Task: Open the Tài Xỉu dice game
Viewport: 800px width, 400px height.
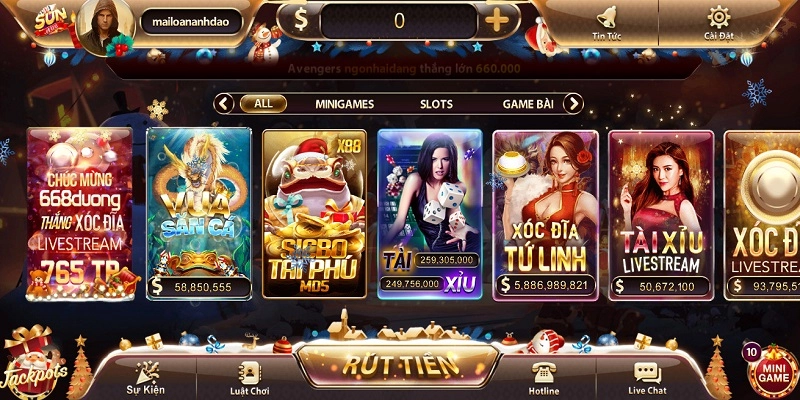Action: [430, 212]
